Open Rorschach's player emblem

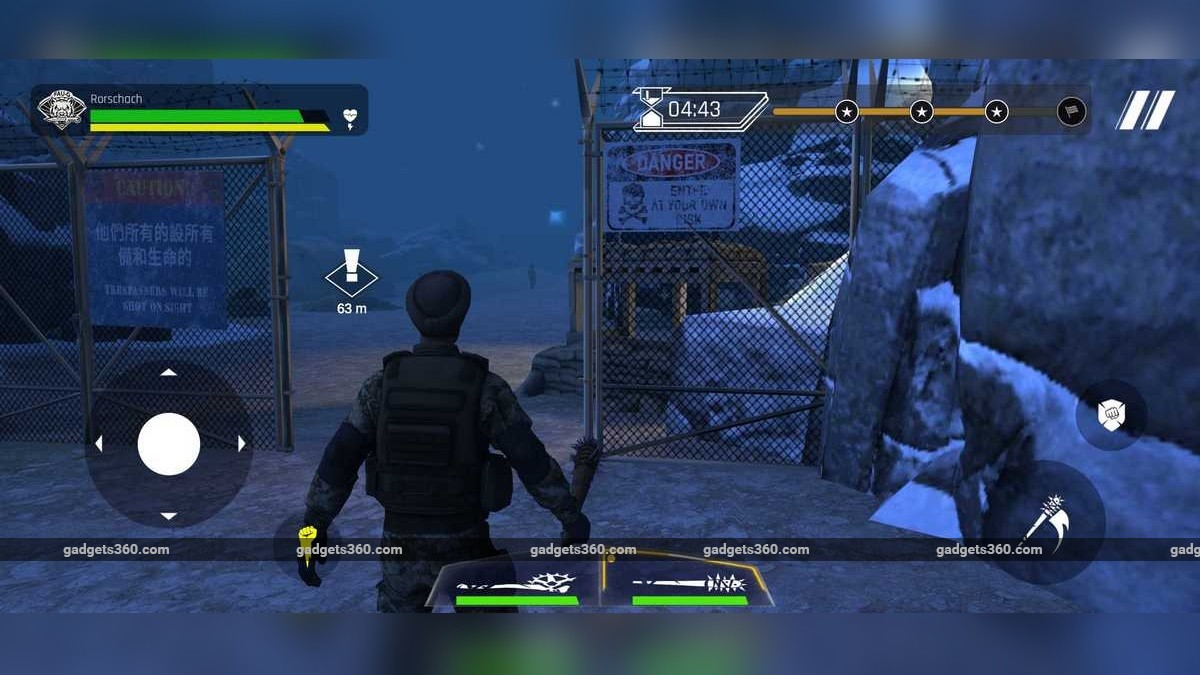pos(60,110)
